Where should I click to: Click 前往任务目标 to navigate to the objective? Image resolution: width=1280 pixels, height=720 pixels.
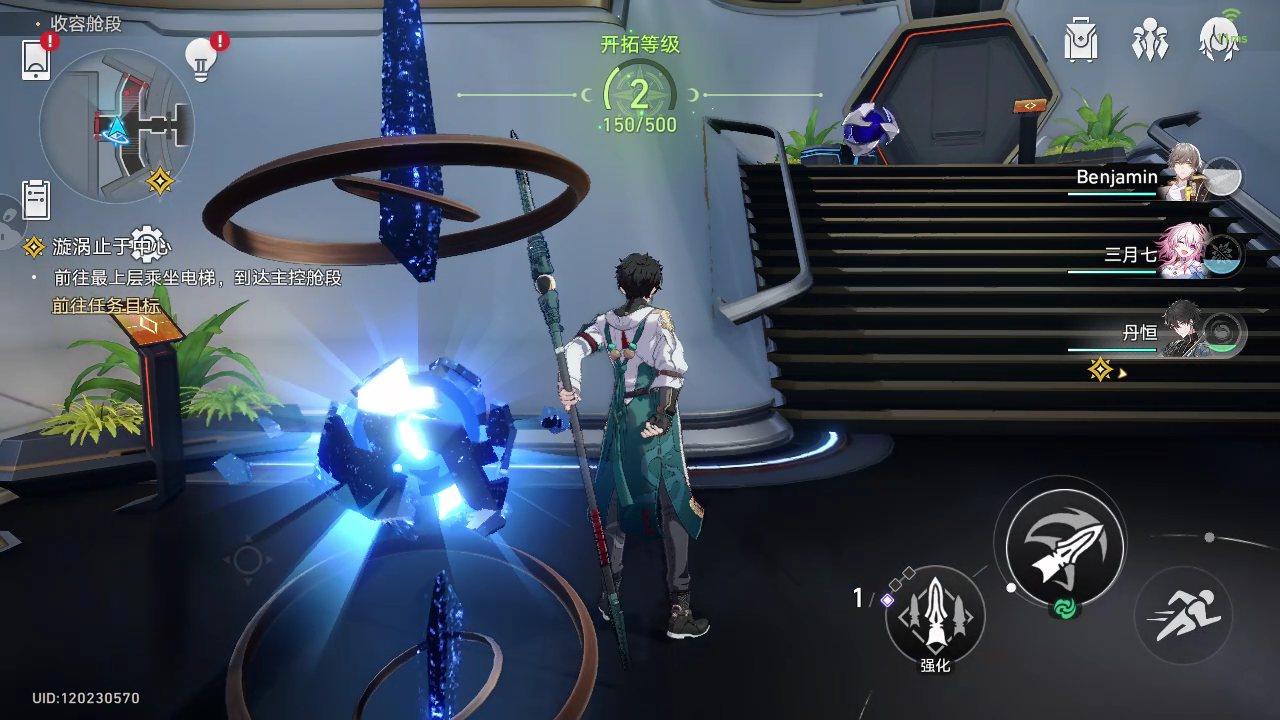tap(106, 306)
